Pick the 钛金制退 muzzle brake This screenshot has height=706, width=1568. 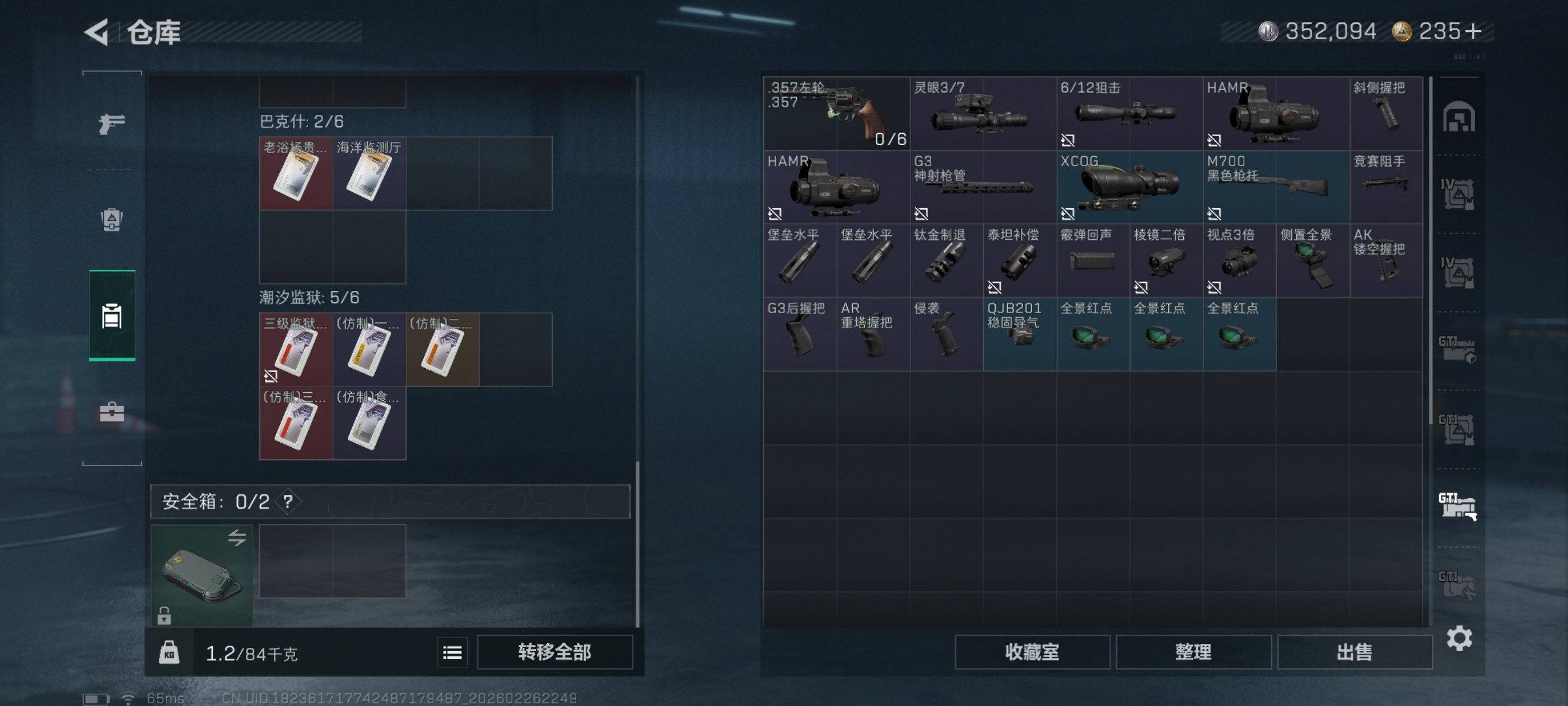pyautogui.click(x=946, y=261)
